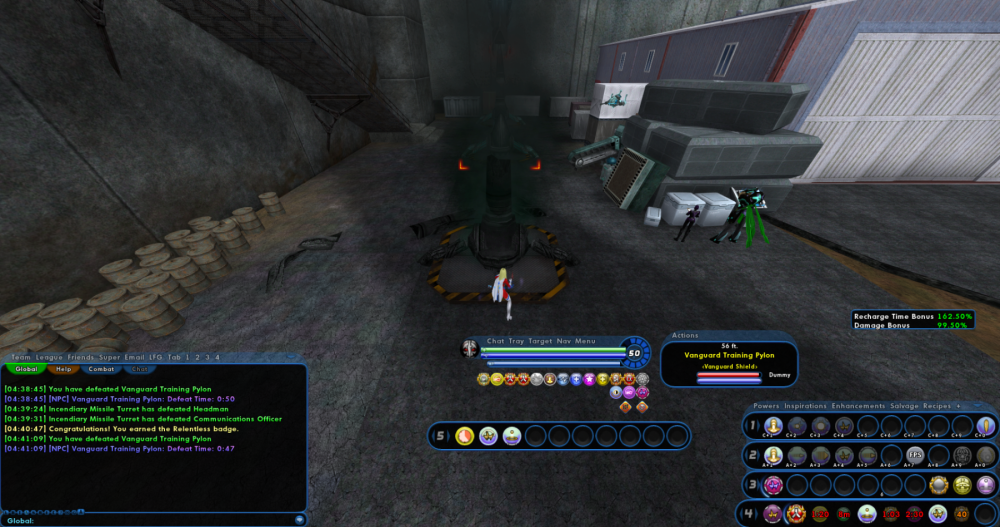Open the Email window
Viewport: 1000px width, 527px height.
[132, 357]
